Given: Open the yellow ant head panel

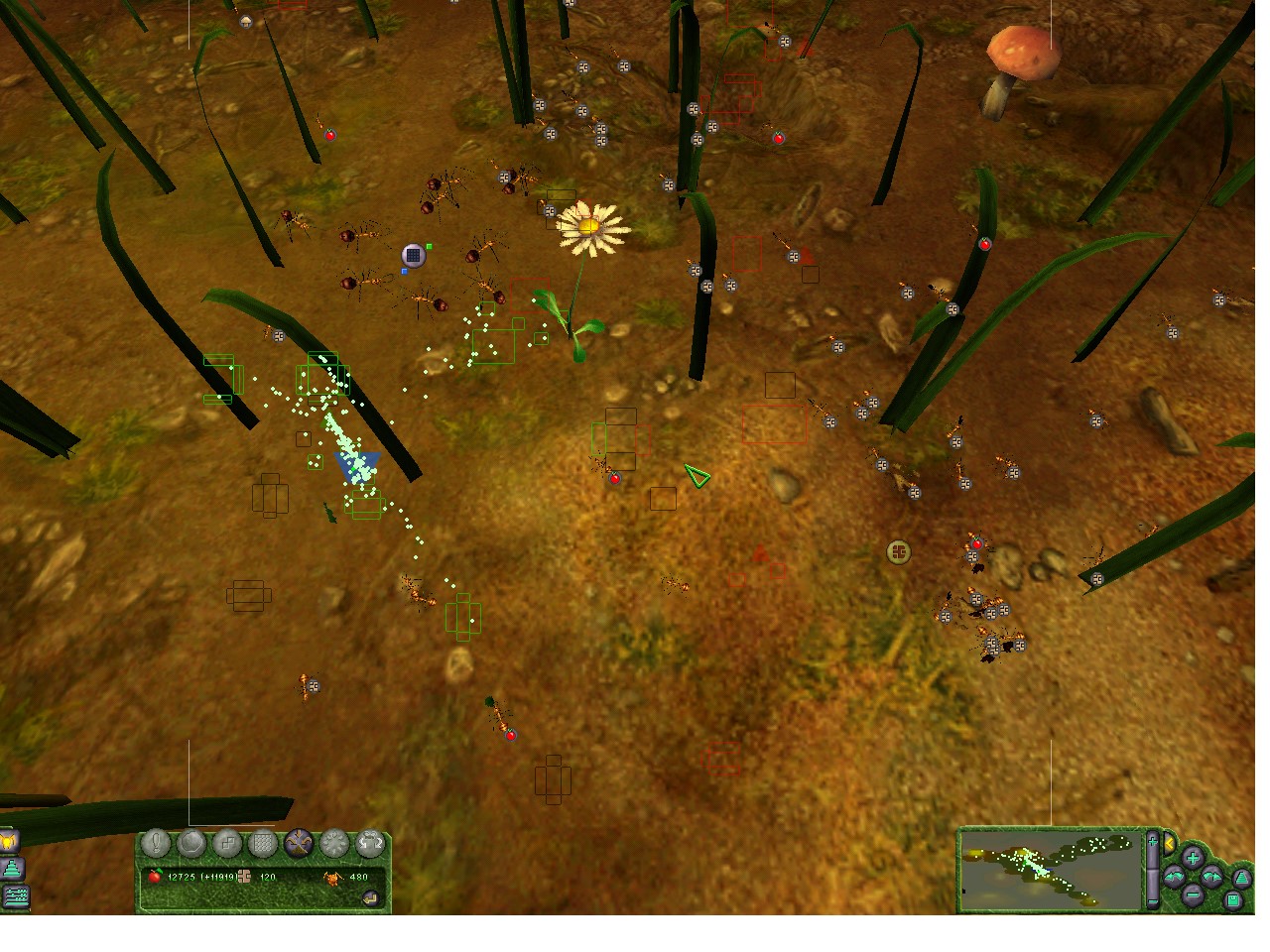Looking at the screenshot, I should pyautogui.click(x=9, y=842).
